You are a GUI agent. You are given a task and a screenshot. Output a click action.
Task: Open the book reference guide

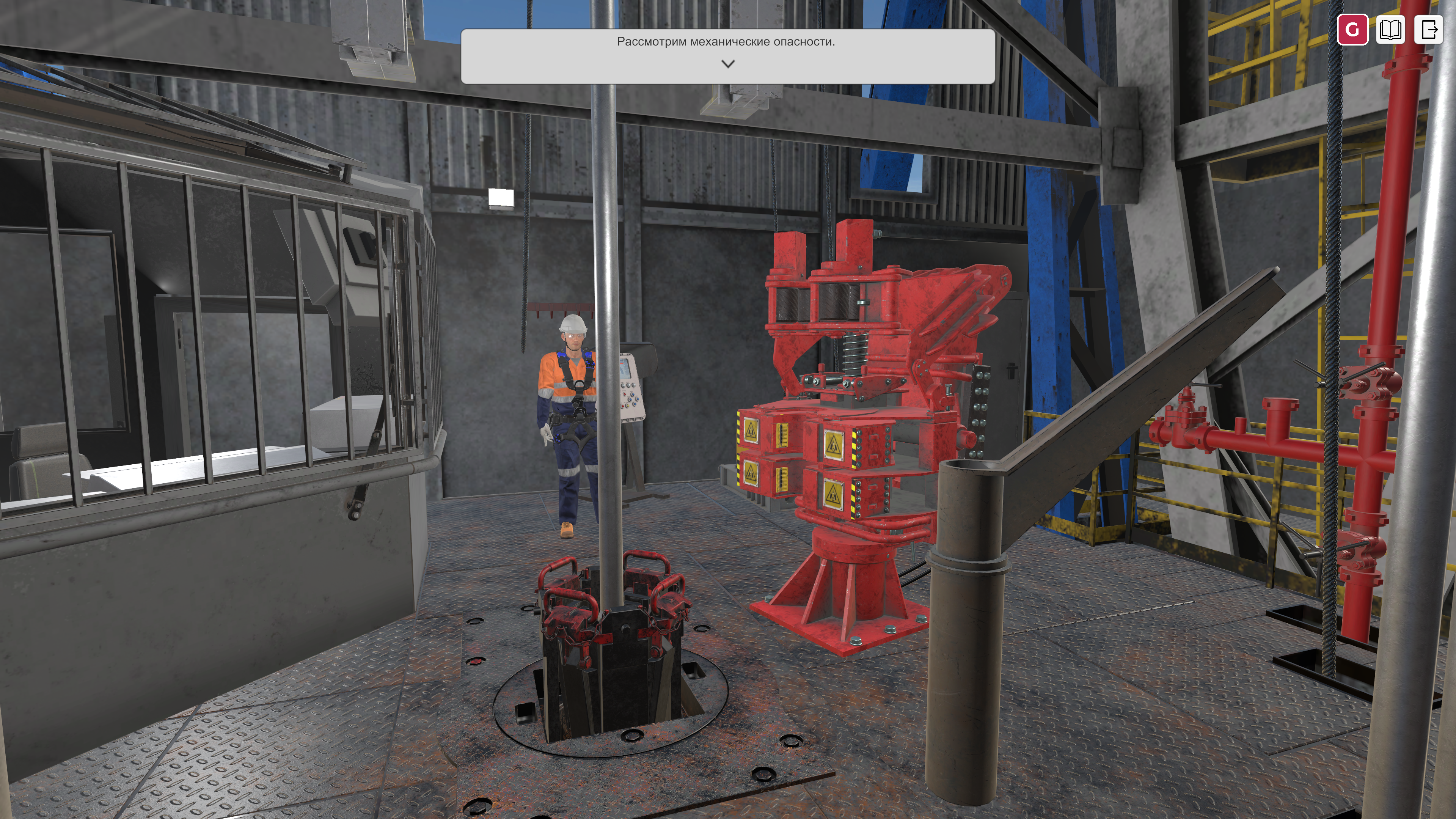1390,29
